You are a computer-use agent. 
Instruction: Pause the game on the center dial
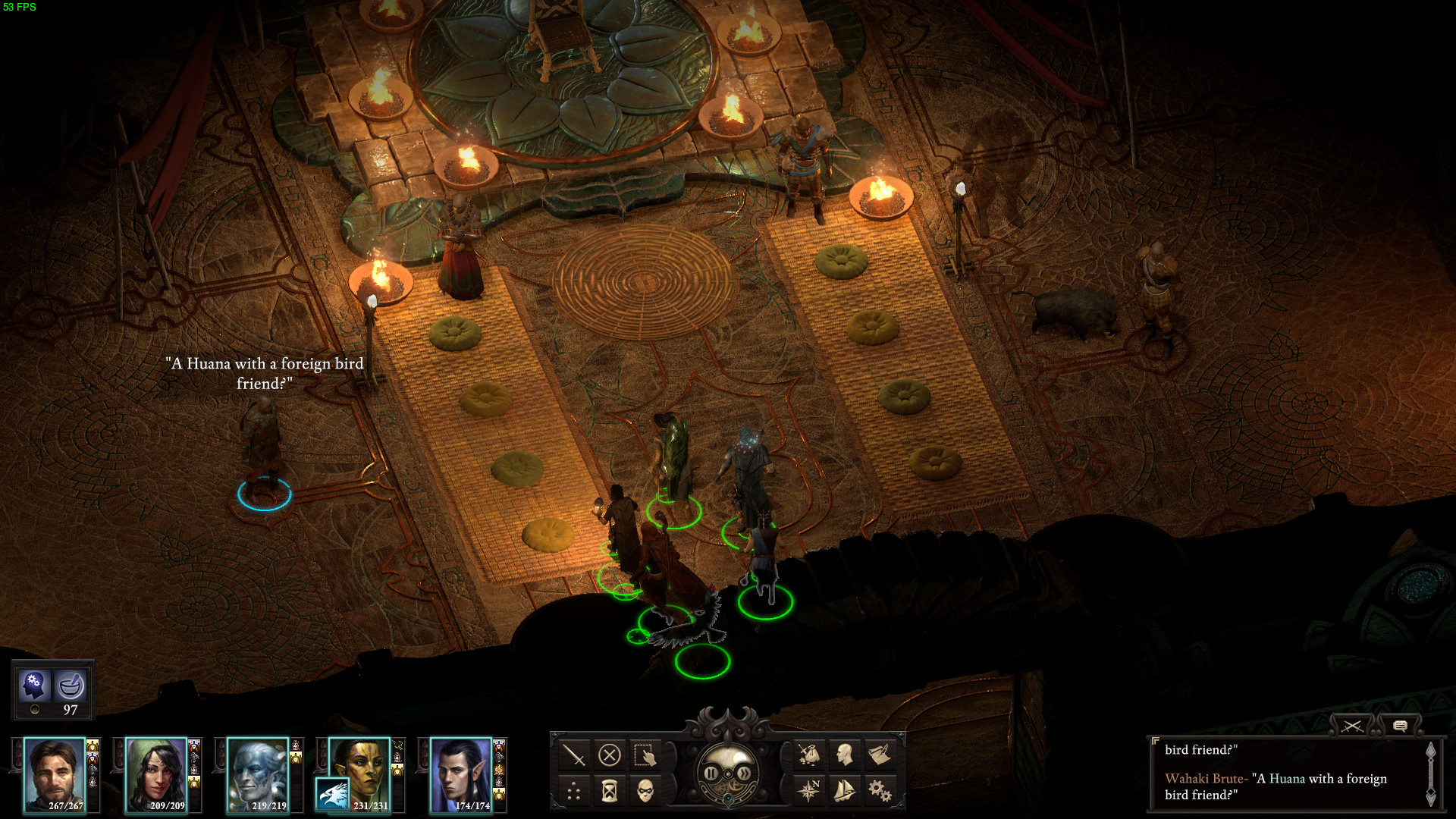711,773
